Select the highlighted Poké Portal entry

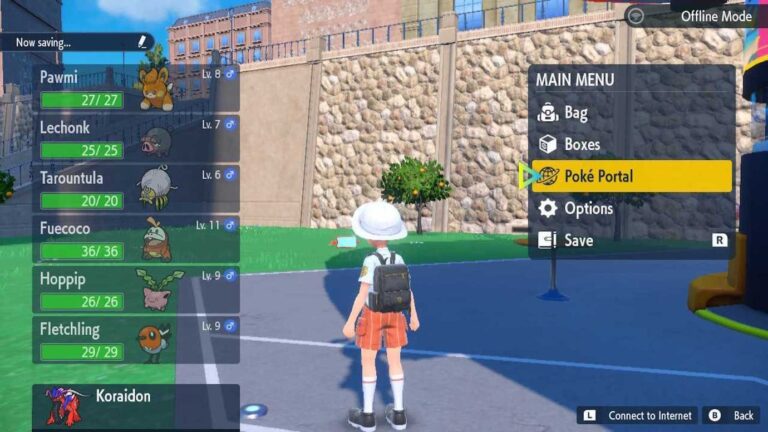point(631,176)
